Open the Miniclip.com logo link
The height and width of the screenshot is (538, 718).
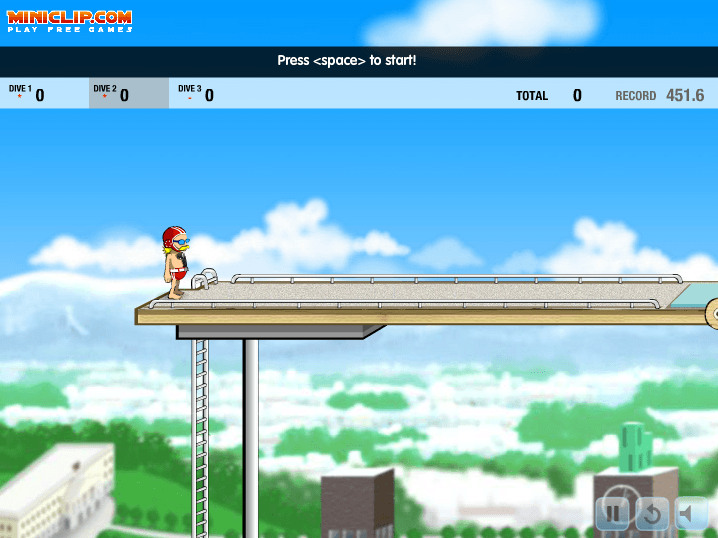click(x=70, y=20)
